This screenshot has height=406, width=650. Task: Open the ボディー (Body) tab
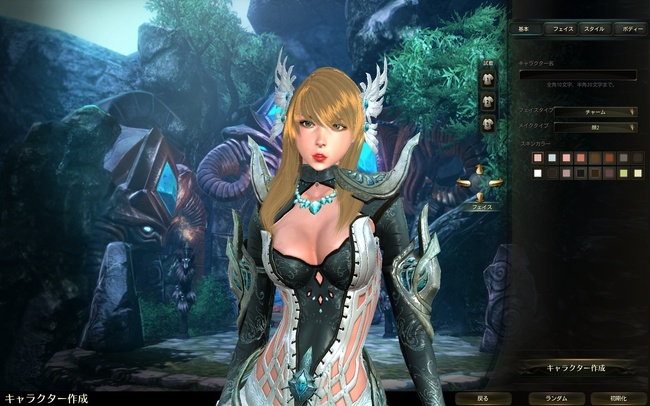click(x=631, y=29)
